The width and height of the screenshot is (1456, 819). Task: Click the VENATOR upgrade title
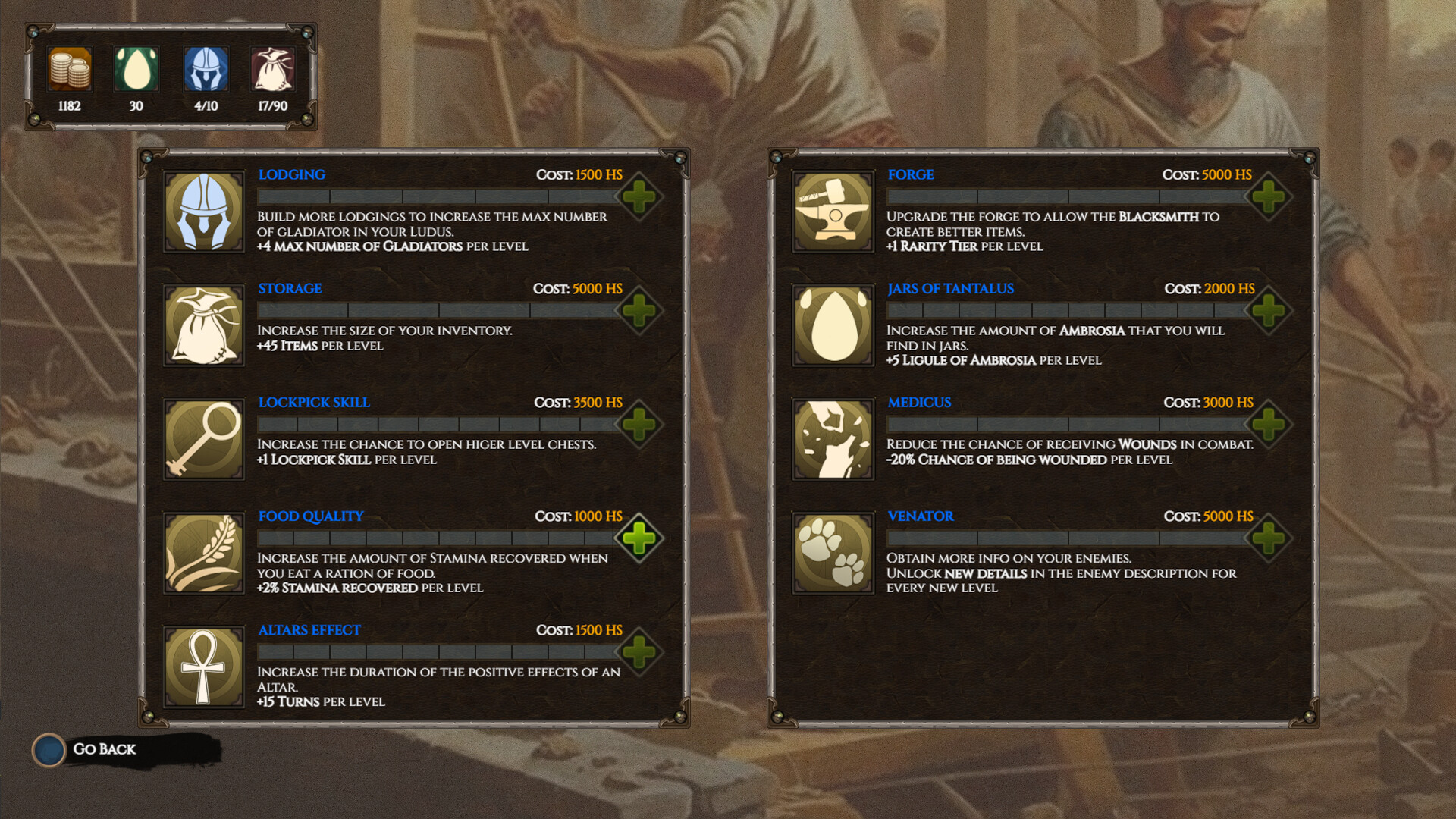(x=921, y=516)
